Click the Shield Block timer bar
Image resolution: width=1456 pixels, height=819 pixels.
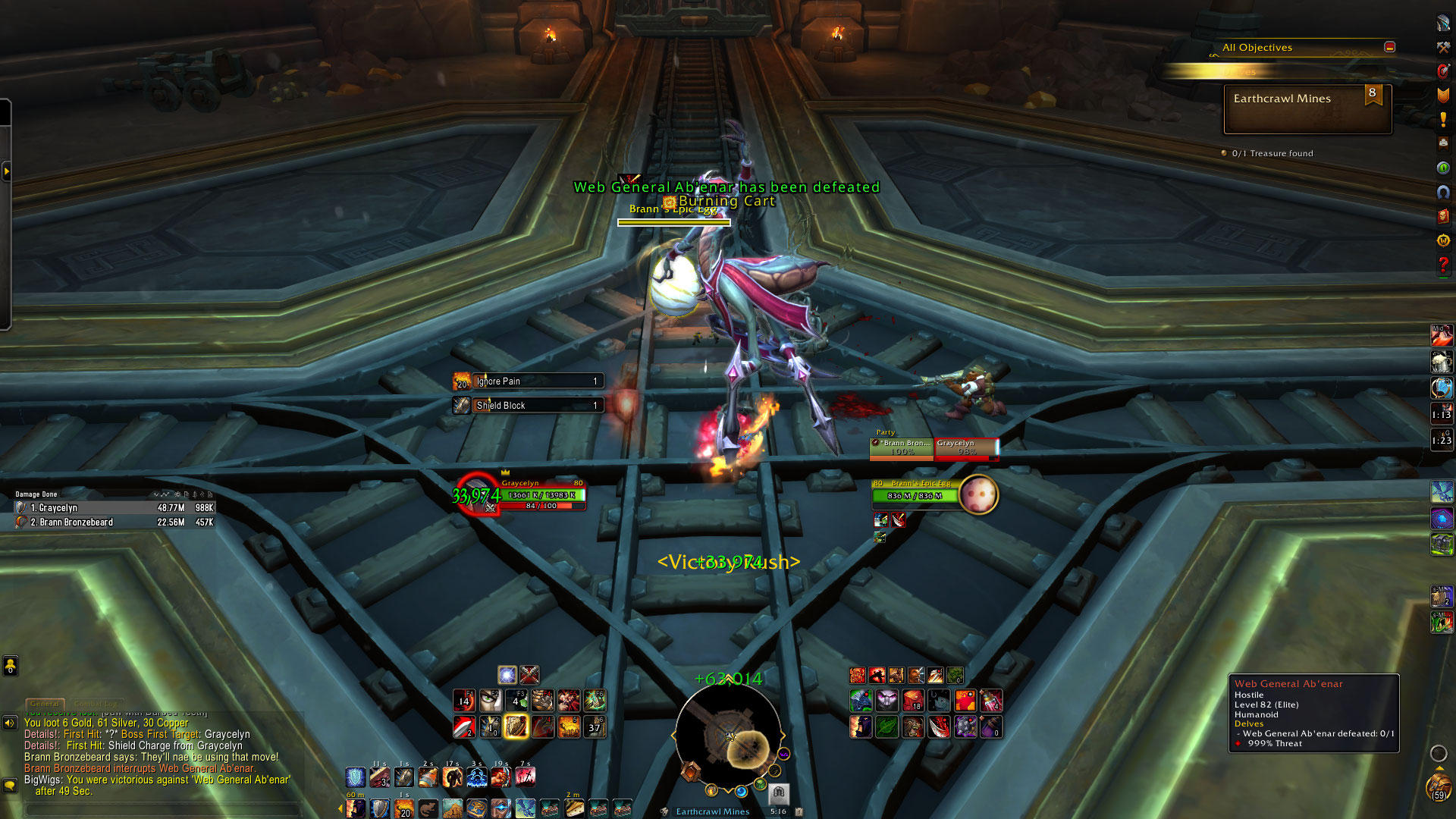pyautogui.click(x=537, y=406)
